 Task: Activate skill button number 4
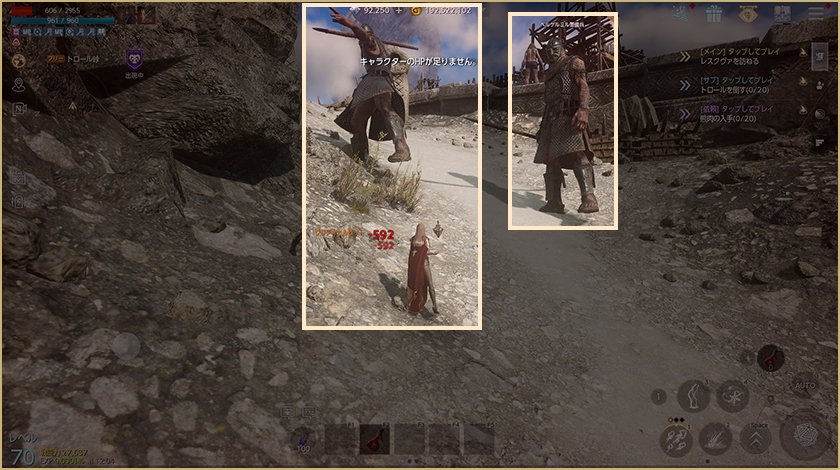[x=733, y=394]
